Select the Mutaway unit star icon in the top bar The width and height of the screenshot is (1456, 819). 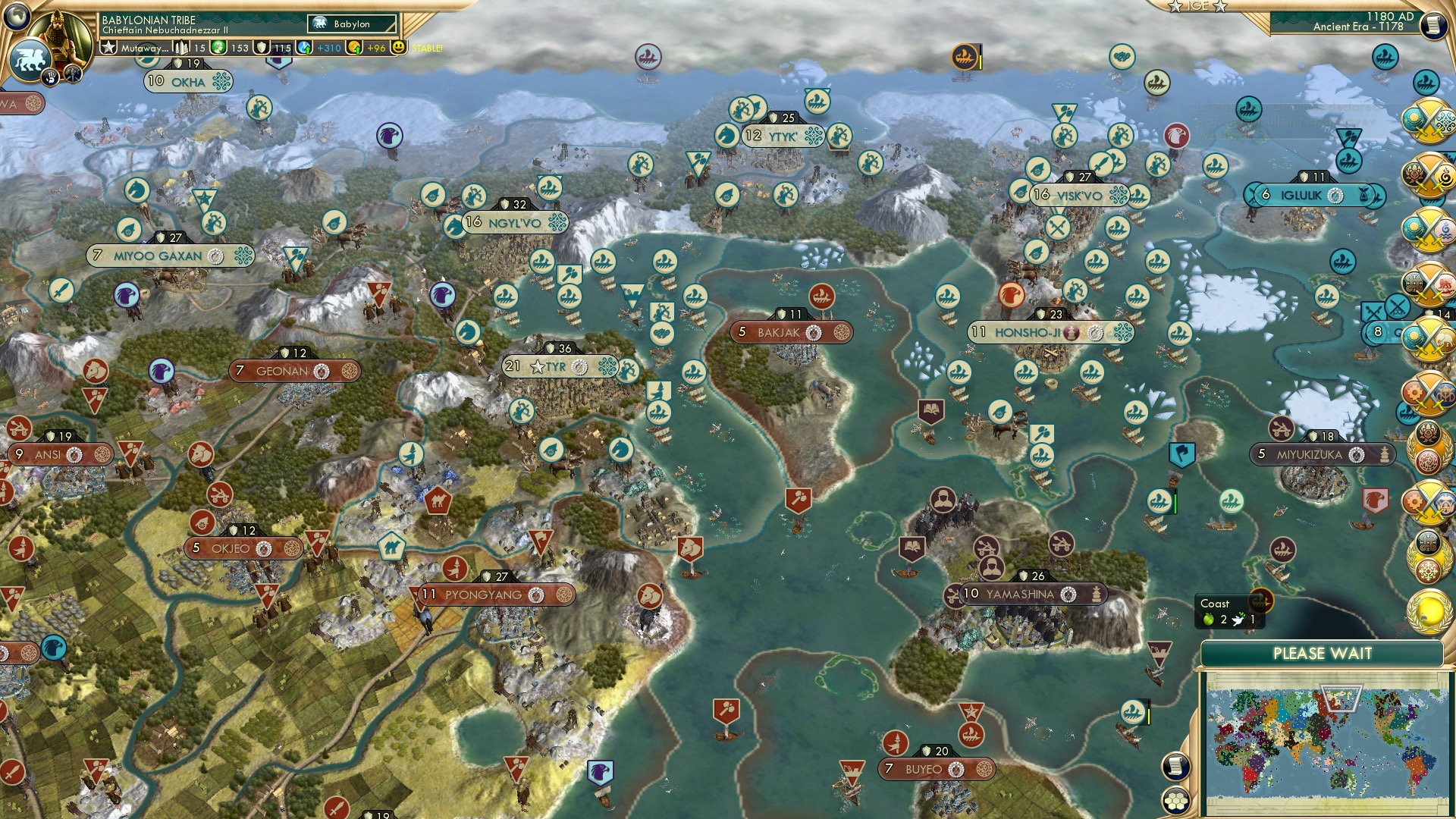click(109, 49)
